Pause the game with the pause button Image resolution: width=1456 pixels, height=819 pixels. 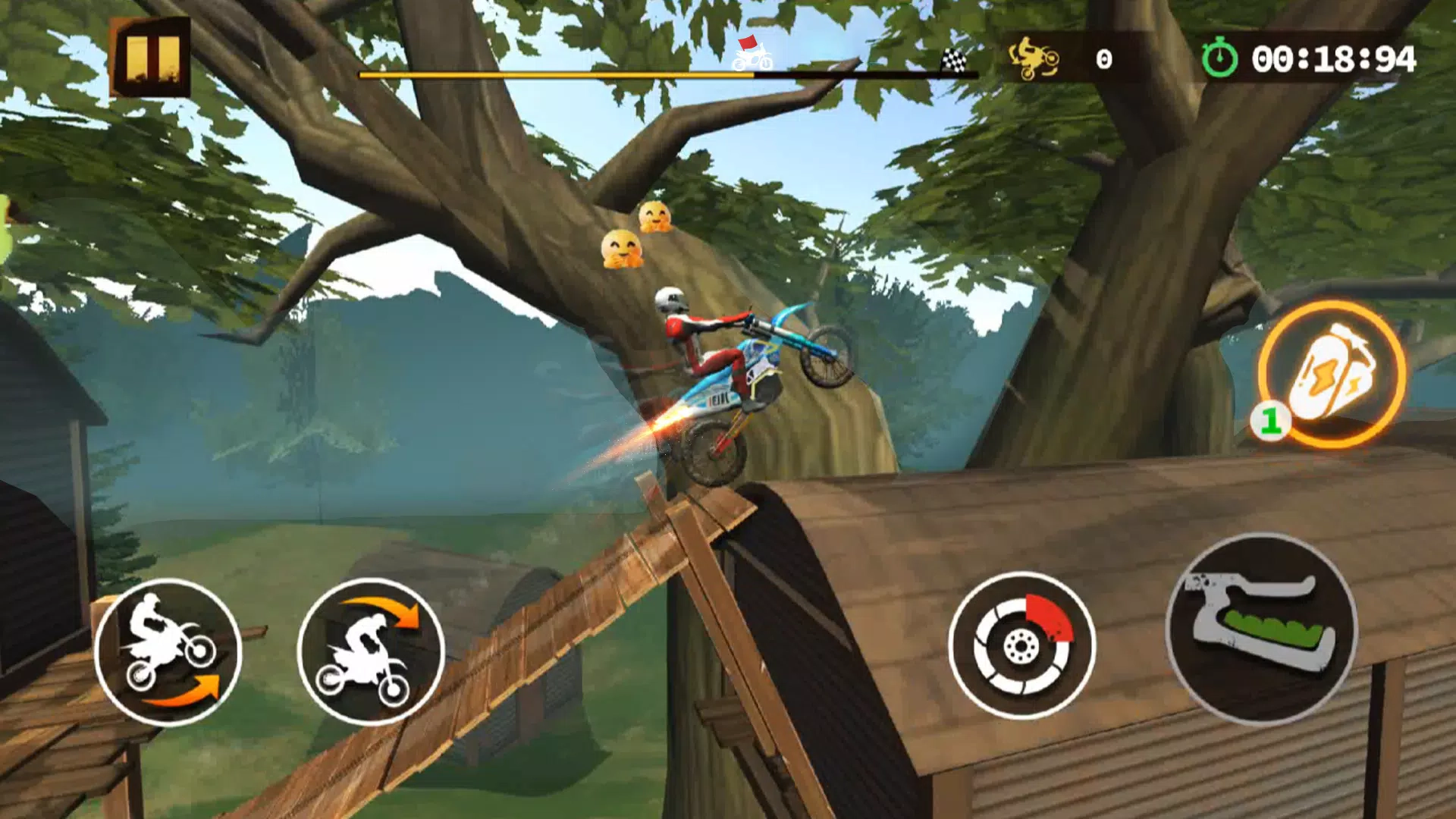tap(152, 58)
